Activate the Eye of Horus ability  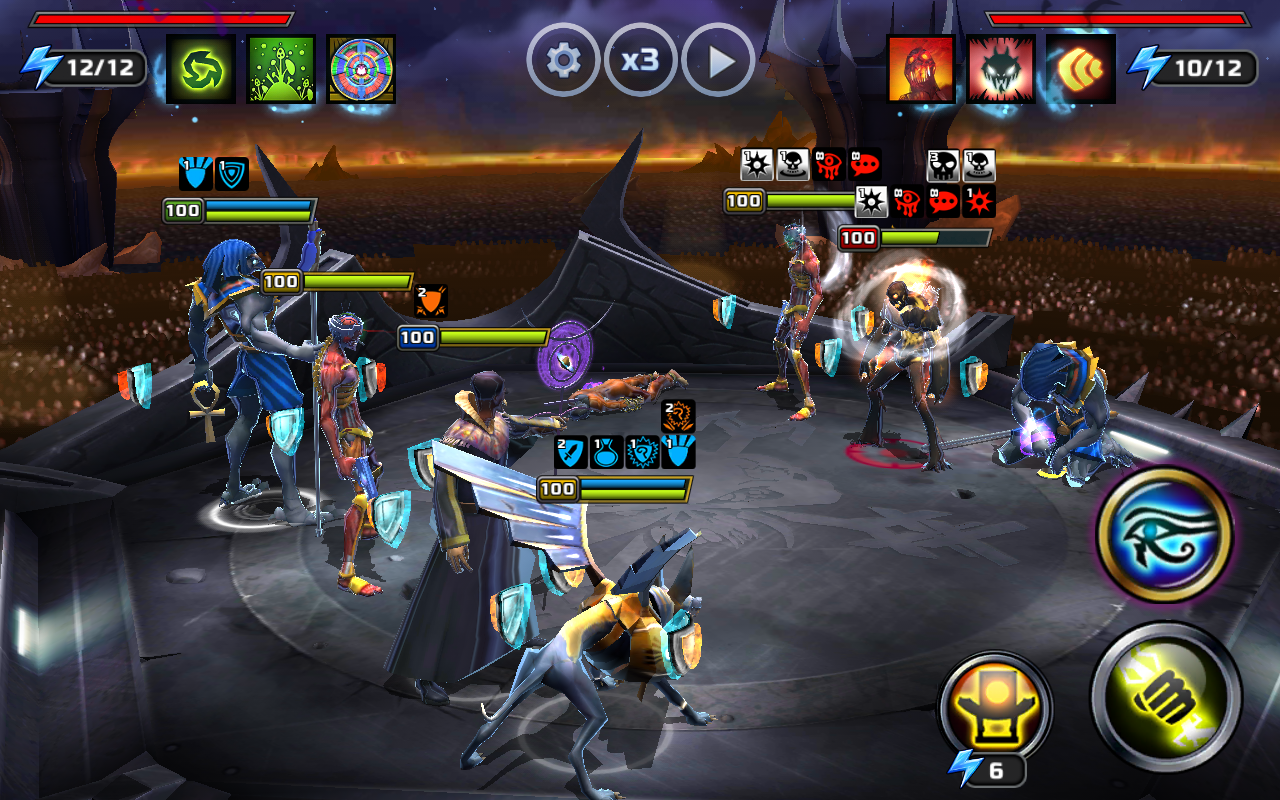1165,533
